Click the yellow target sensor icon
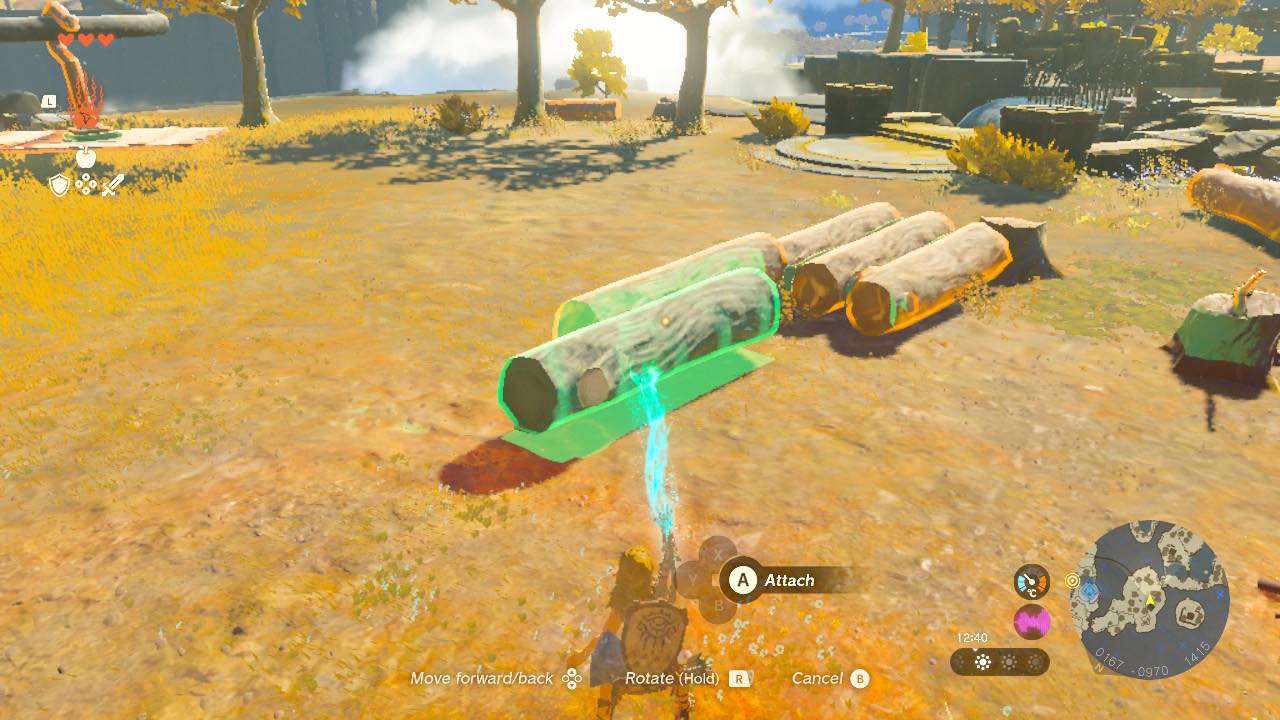The width and height of the screenshot is (1280, 720). pos(1073,580)
